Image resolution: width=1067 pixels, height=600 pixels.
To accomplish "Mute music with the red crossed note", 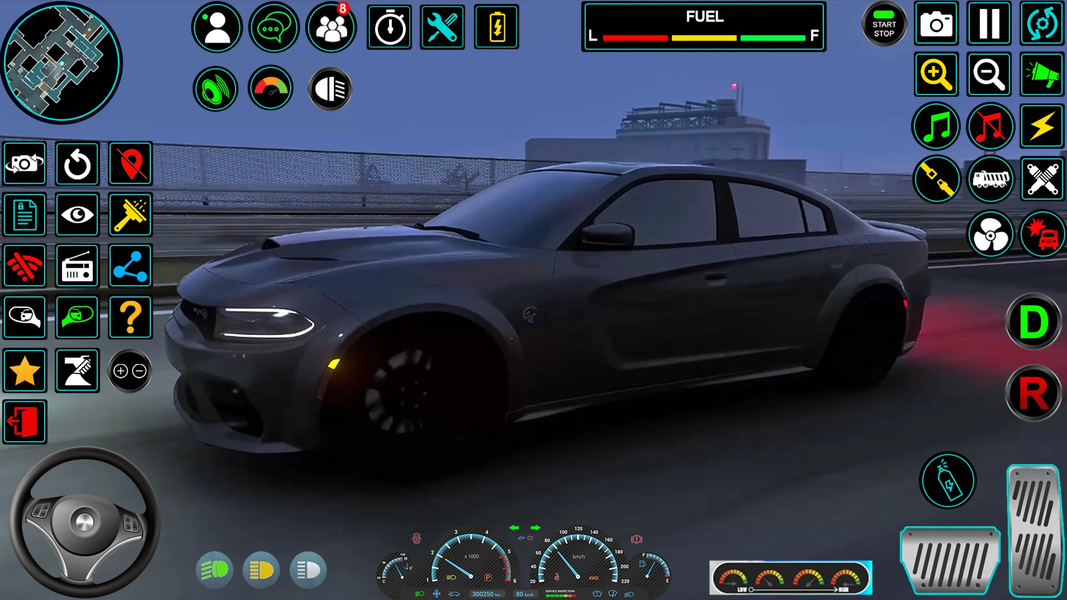I will [x=990, y=128].
